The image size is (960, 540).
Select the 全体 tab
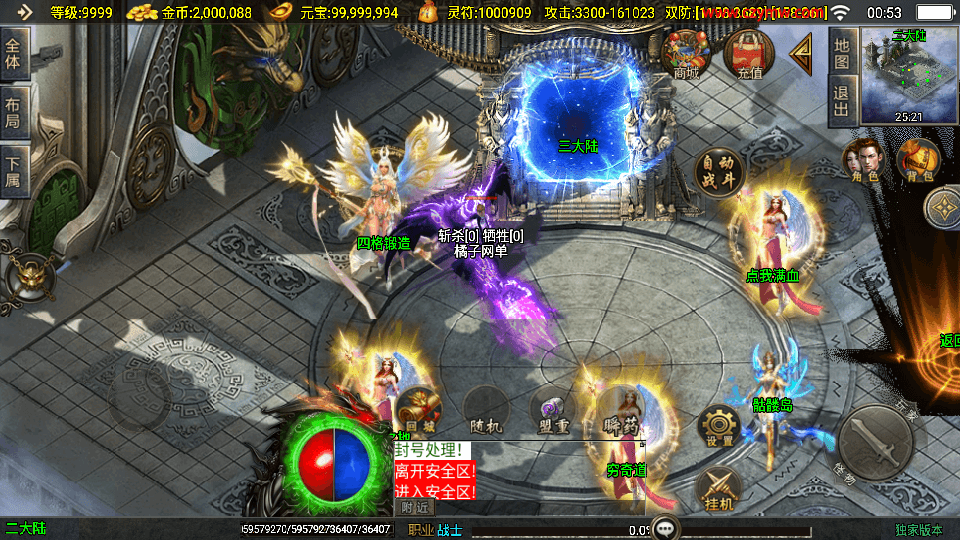[14, 54]
